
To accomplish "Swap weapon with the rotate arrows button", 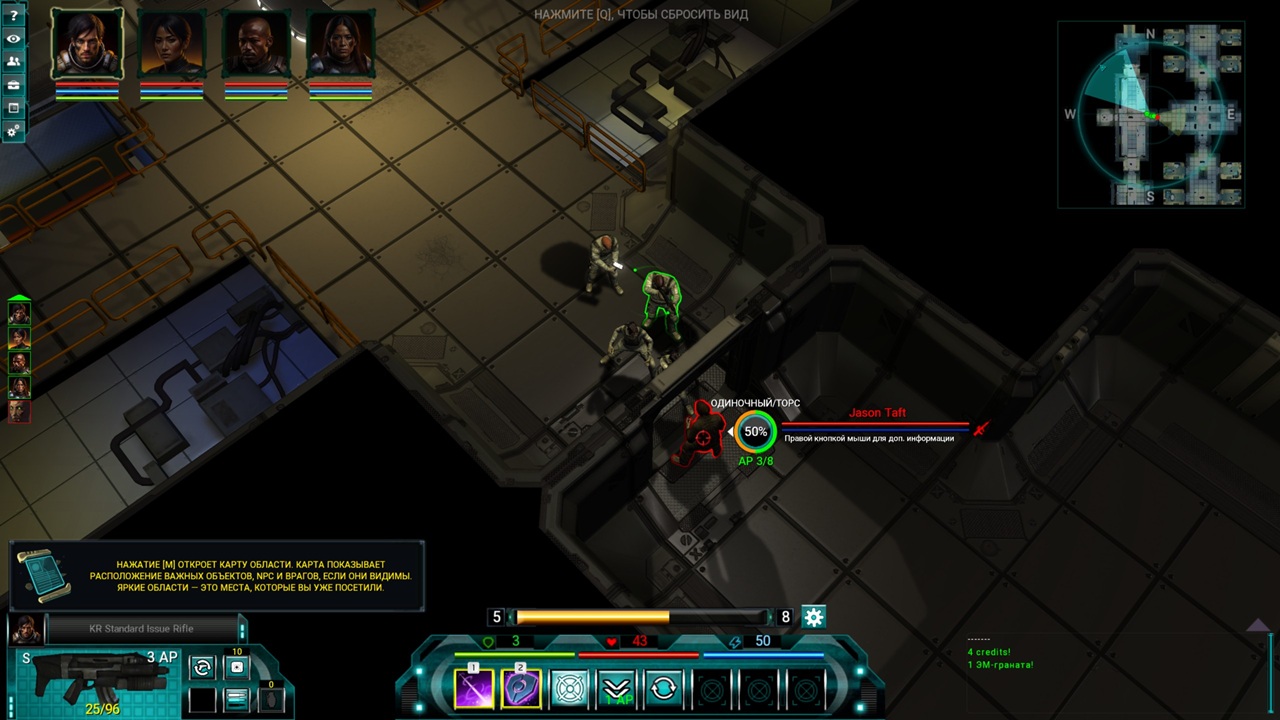I will tap(203, 667).
